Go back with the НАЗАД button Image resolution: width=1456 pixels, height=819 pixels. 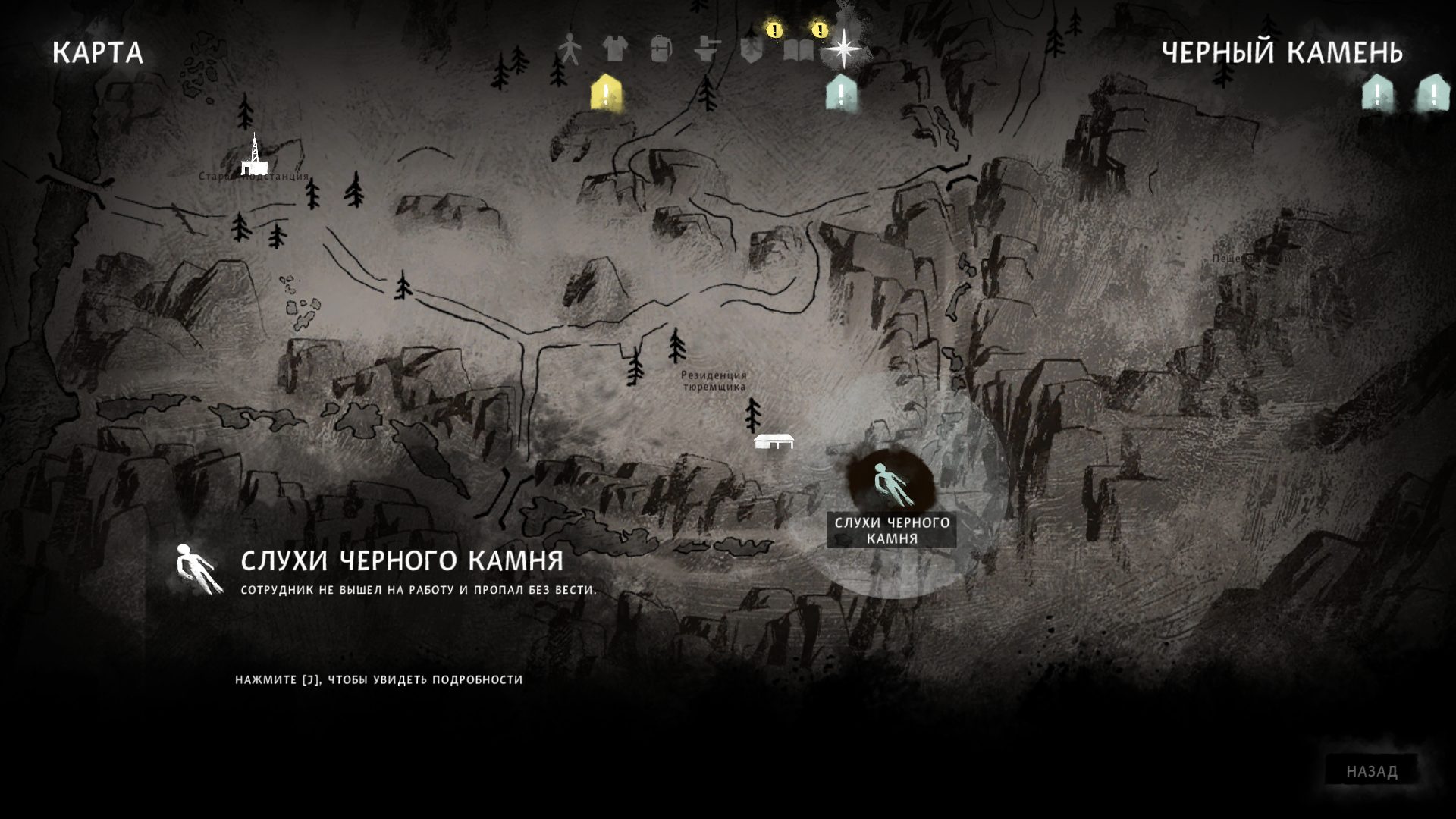1372,771
